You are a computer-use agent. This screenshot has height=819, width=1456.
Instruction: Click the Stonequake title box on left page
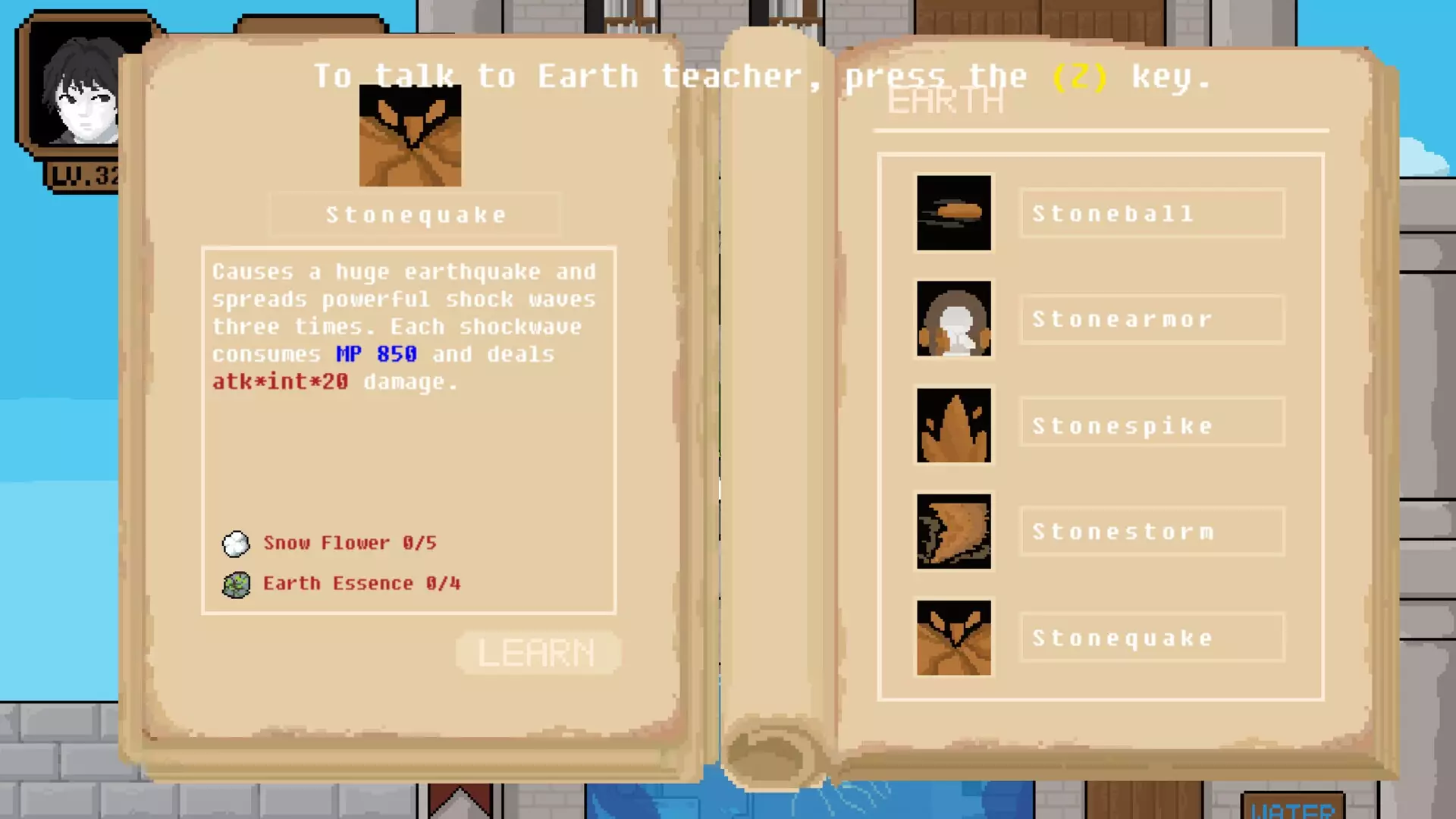(x=414, y=214)
